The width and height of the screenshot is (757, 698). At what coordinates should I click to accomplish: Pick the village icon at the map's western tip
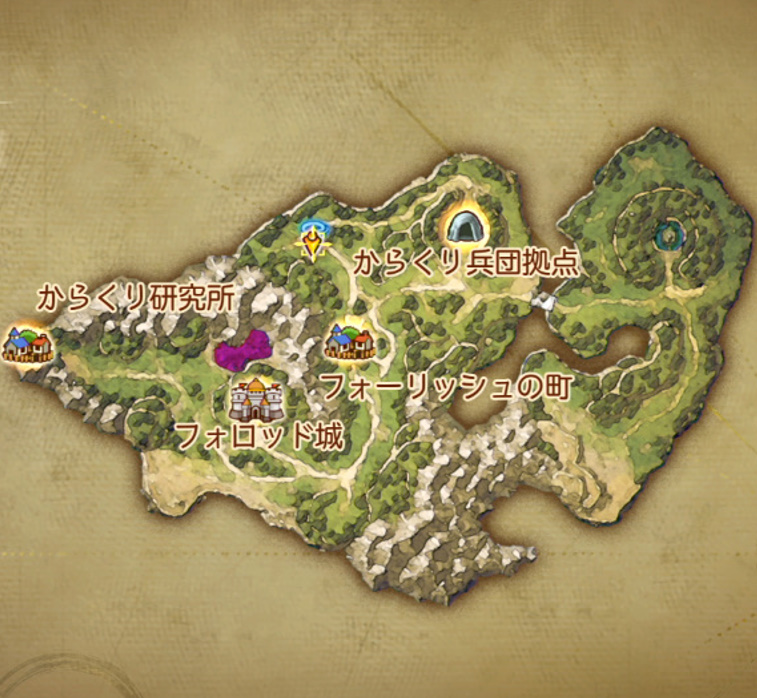coord(26,342)
